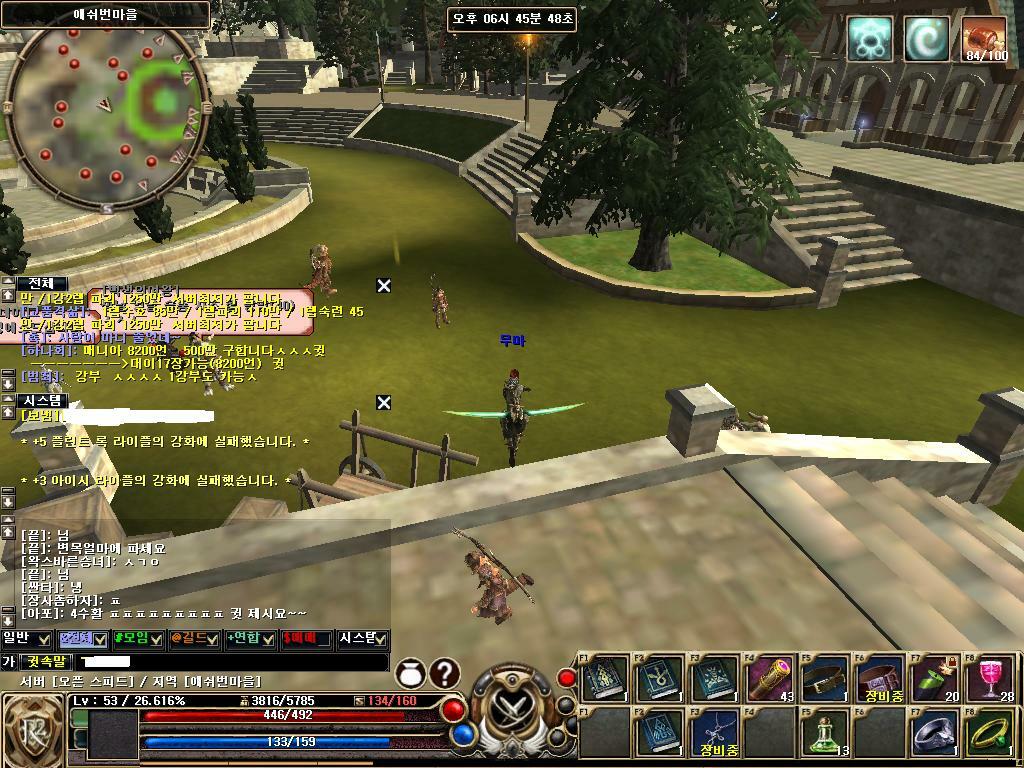
Task: Use the pink wine glass potion slot
Action: 990,679
